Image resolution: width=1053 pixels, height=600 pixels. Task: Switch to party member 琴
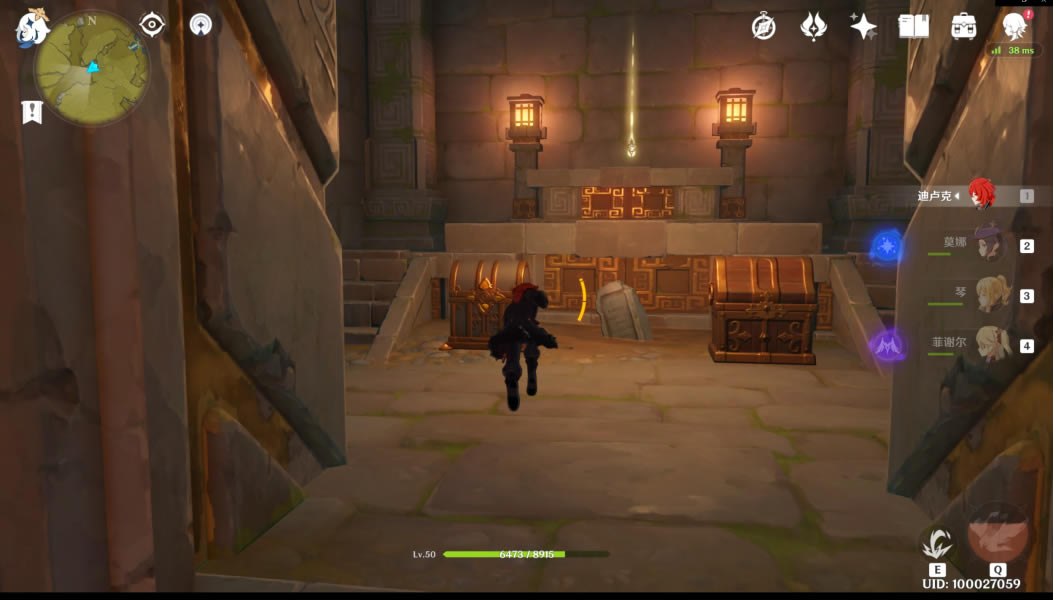[x=991, y=295]
